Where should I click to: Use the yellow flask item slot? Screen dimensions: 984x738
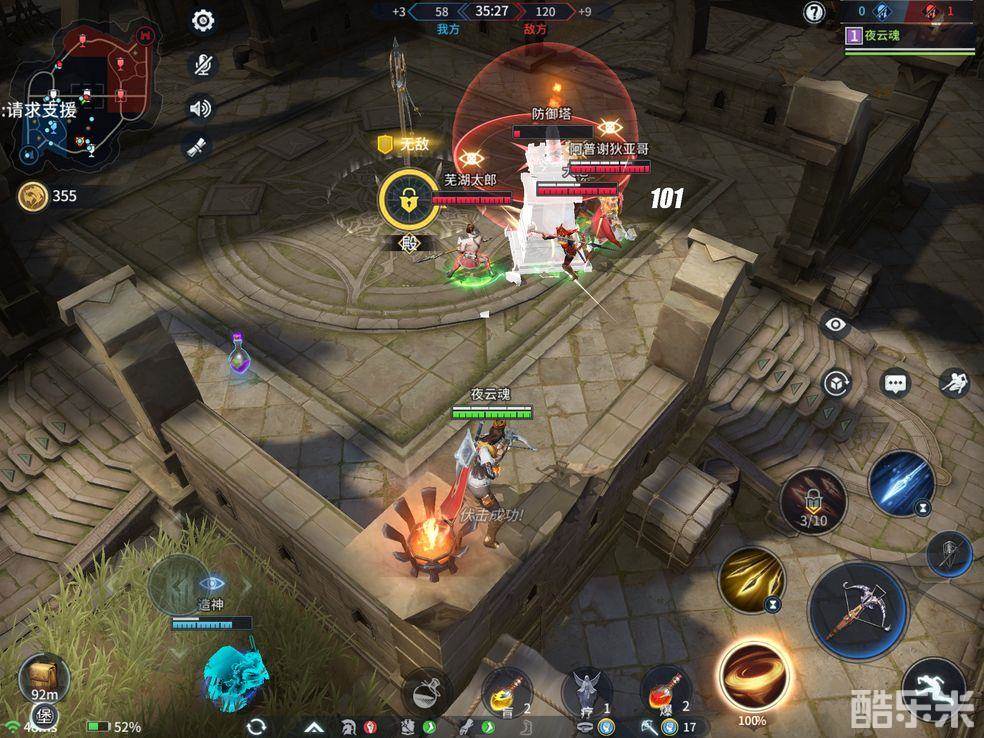505,690
